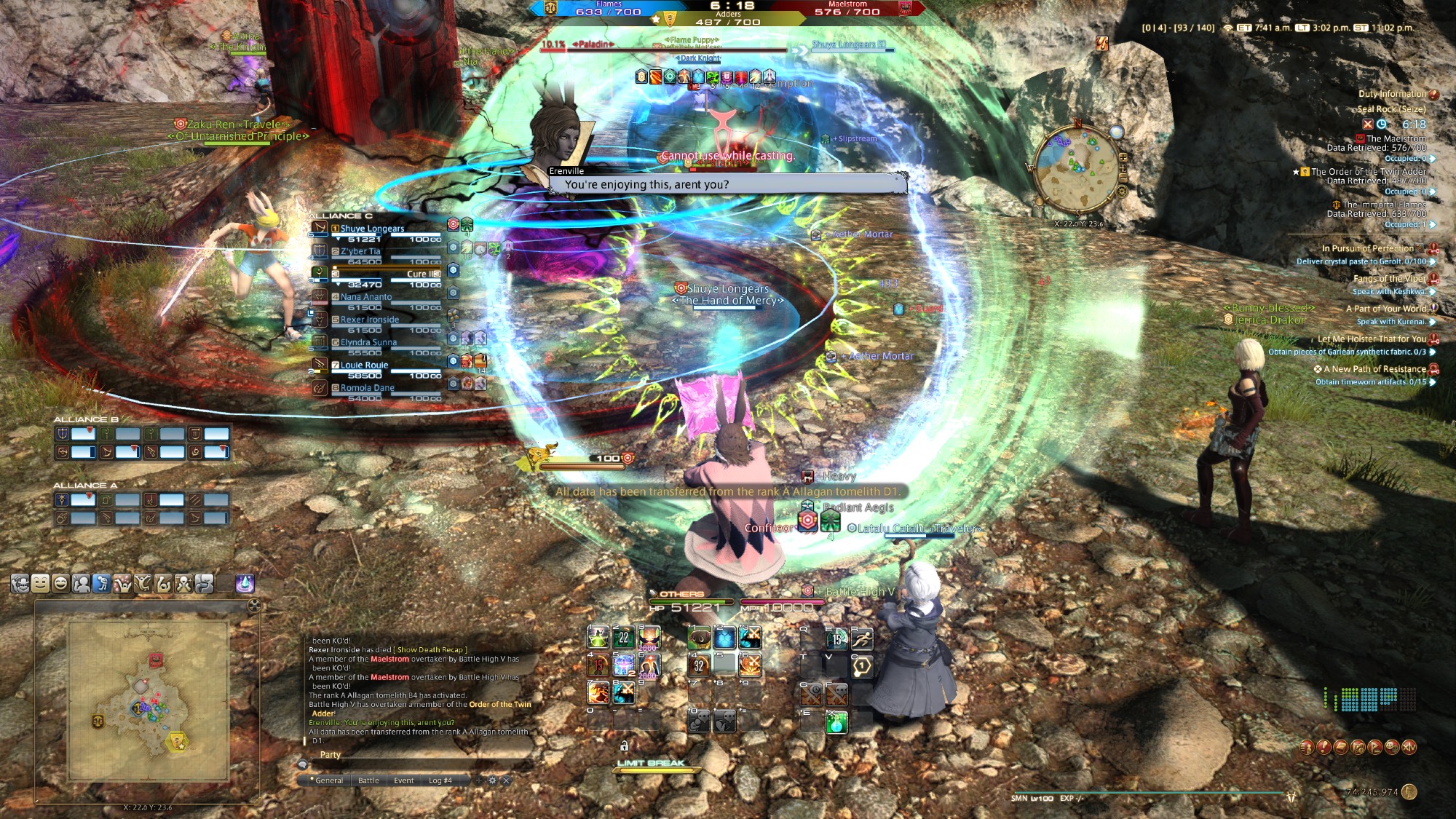Click the Show Death Recap link
The image size is (1456, 819).
[x=430, y=650]
